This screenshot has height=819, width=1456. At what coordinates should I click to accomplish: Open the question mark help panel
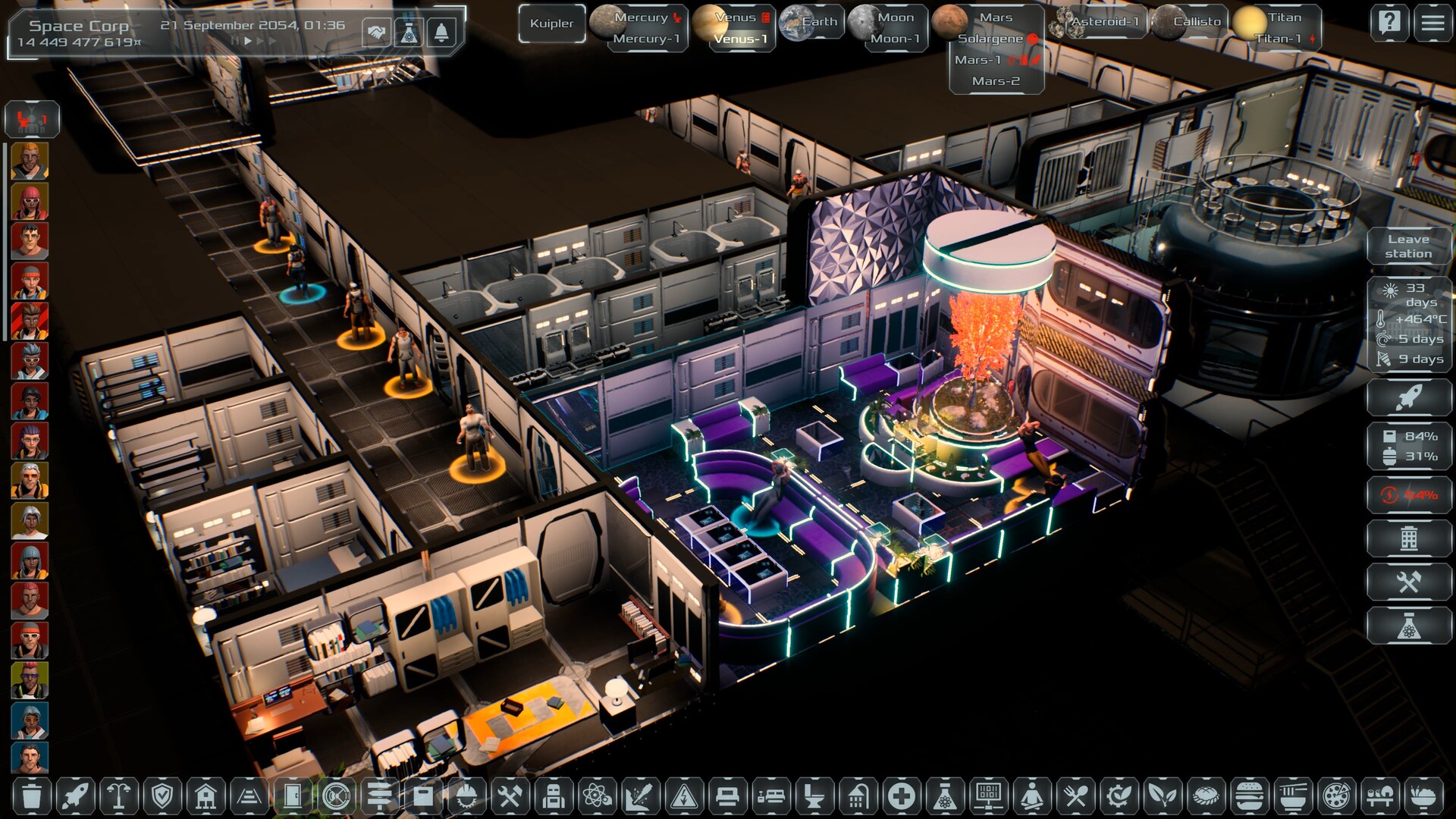(x=1389, y=23)
